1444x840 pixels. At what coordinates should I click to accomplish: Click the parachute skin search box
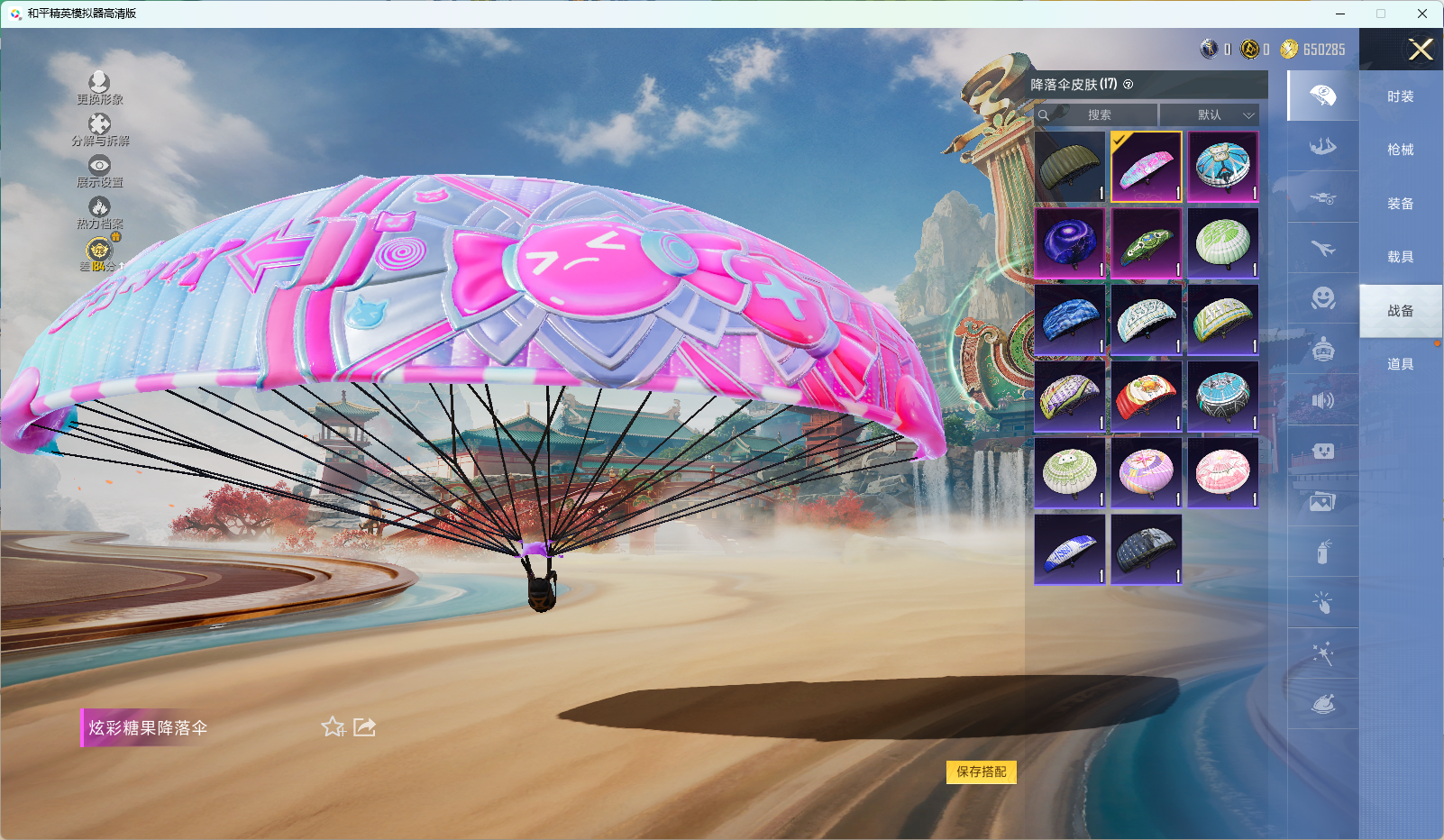tap(1097, 115)
